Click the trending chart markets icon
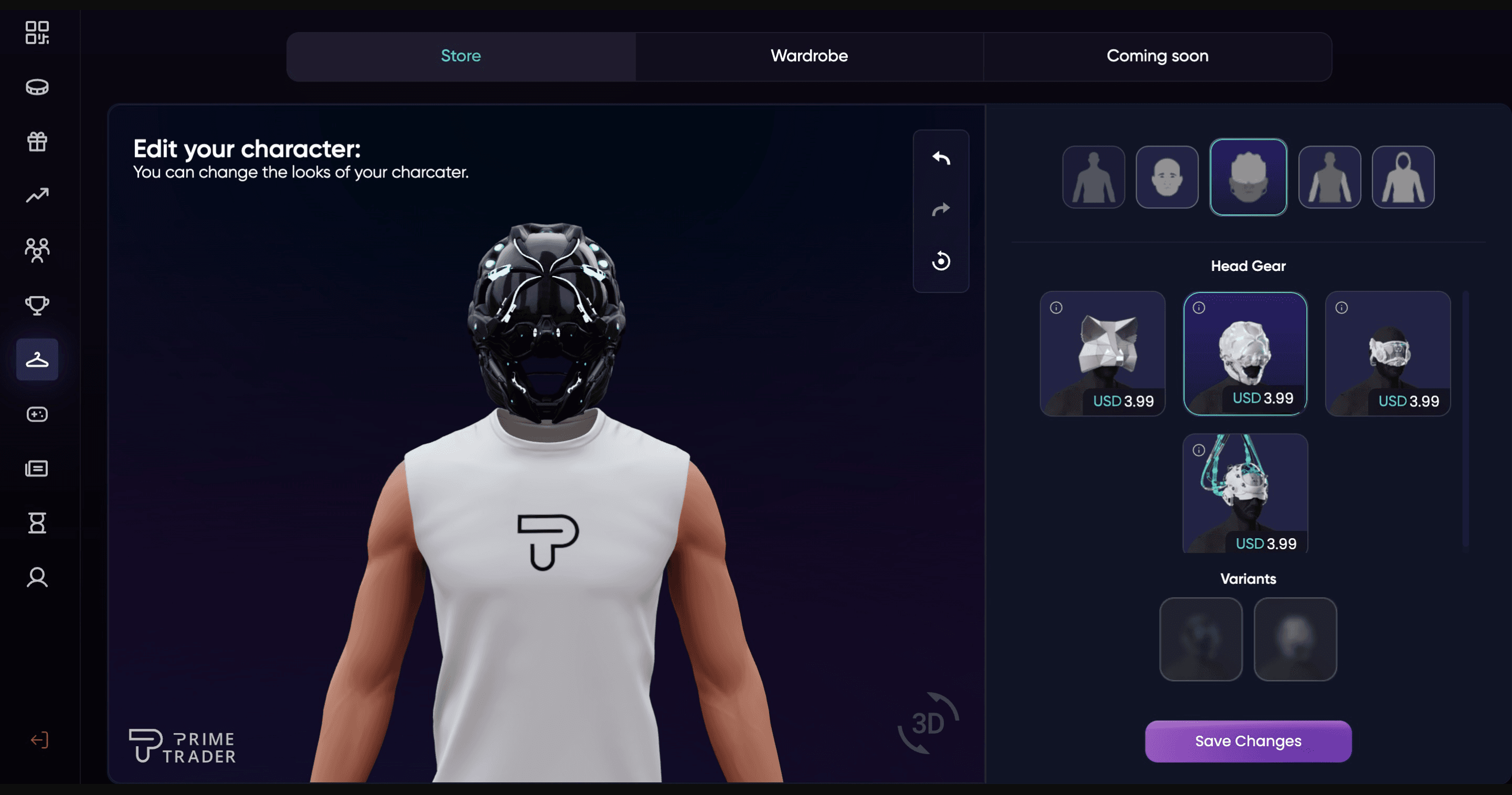The image size is (1512, 795). pos(37,194)
